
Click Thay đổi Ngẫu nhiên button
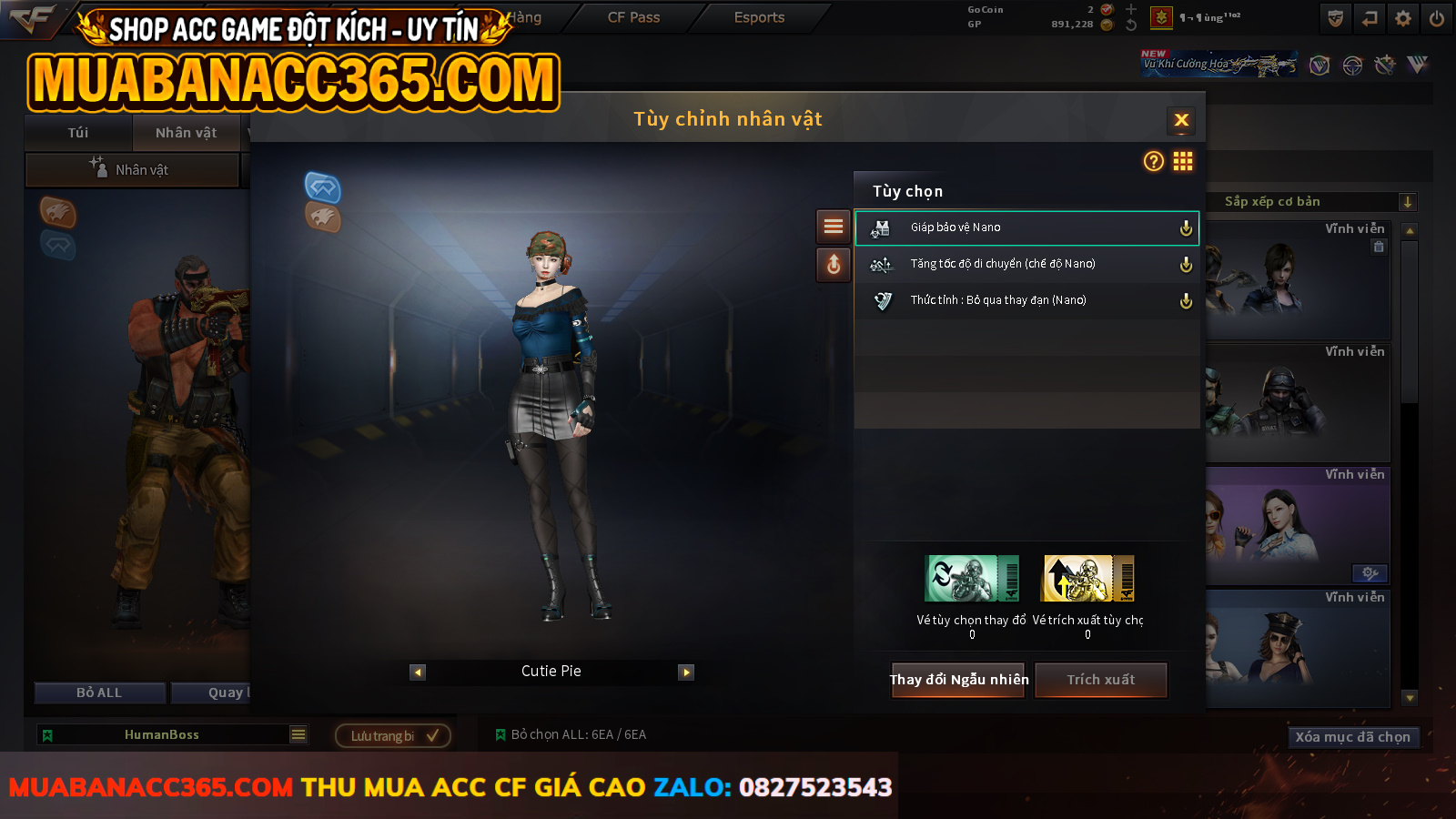pos(958,680)
